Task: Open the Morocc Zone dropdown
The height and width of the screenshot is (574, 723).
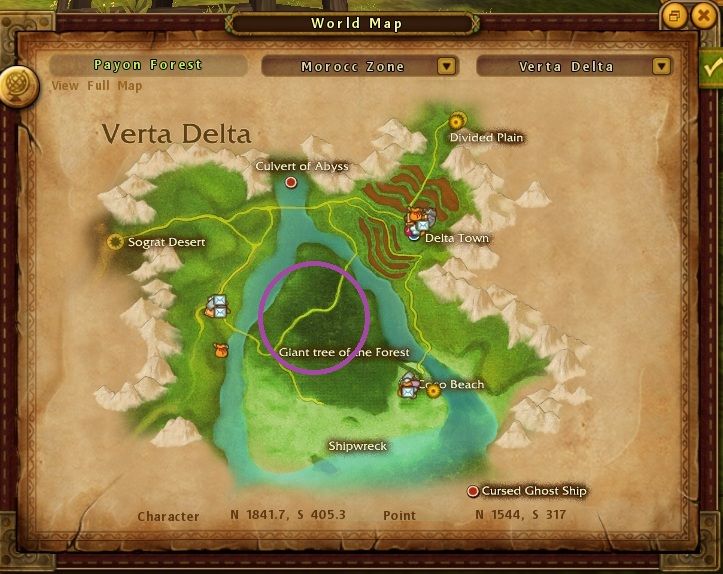Action: point(447,67)
